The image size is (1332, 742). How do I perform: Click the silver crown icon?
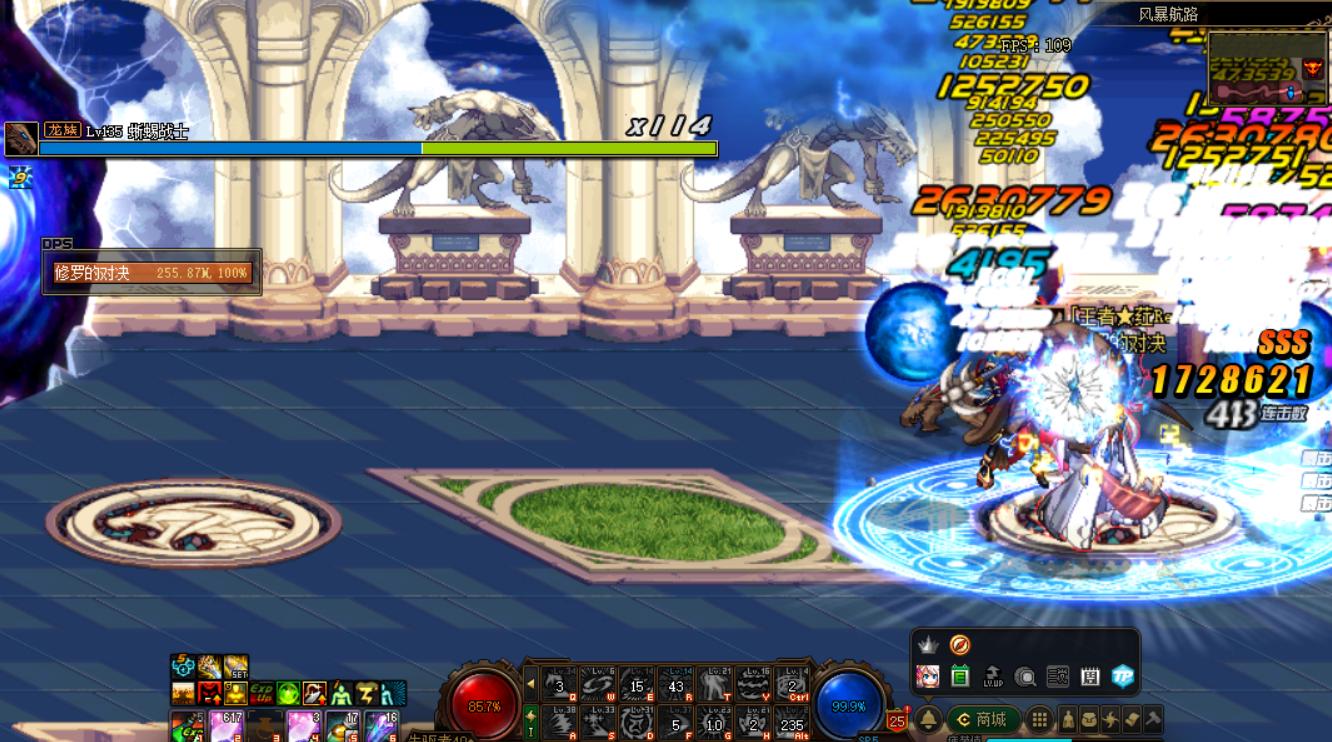928,645
